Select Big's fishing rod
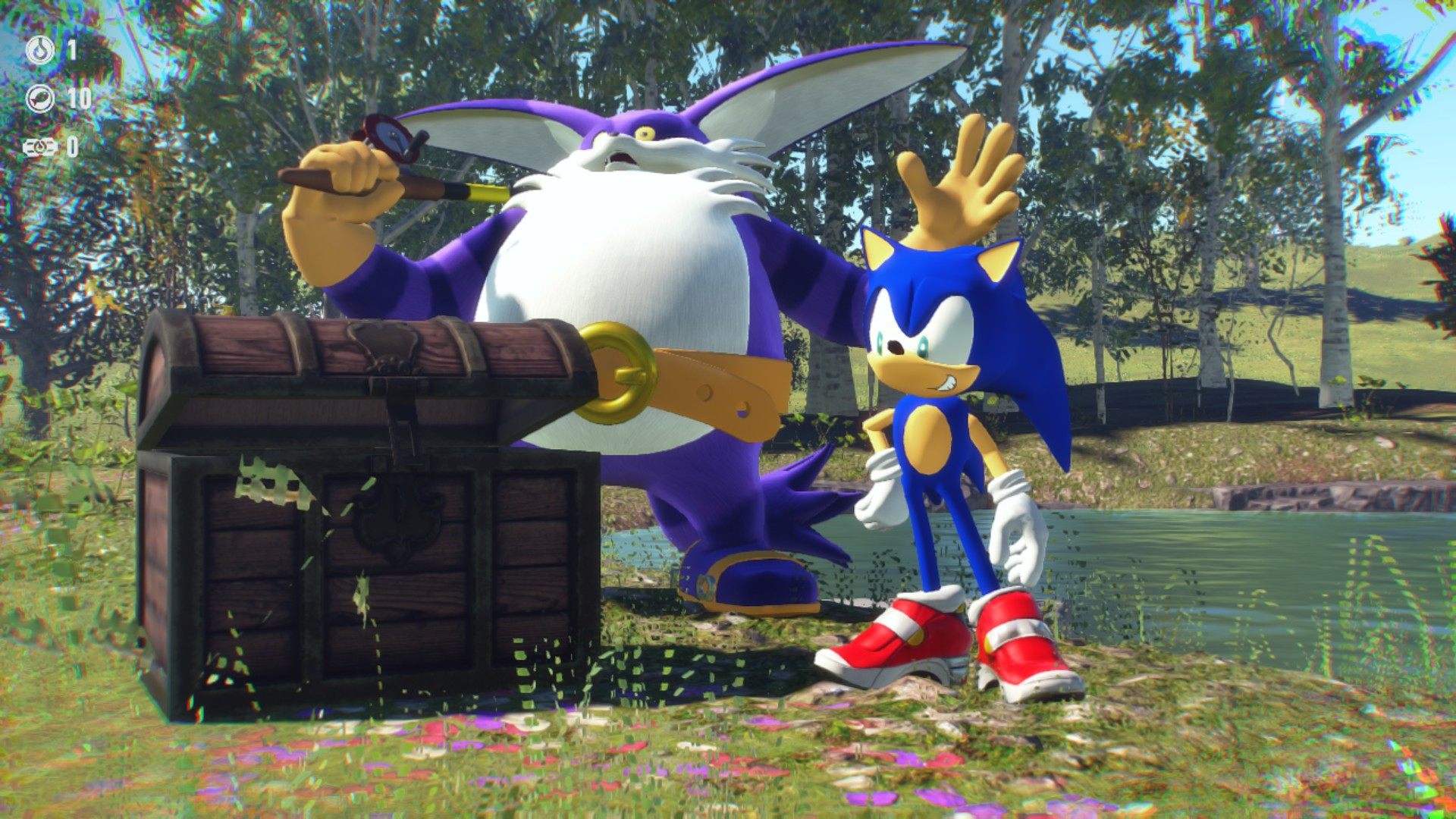Image resolution: width=1456 pixels, height=819 pixels. click(425, 186)
